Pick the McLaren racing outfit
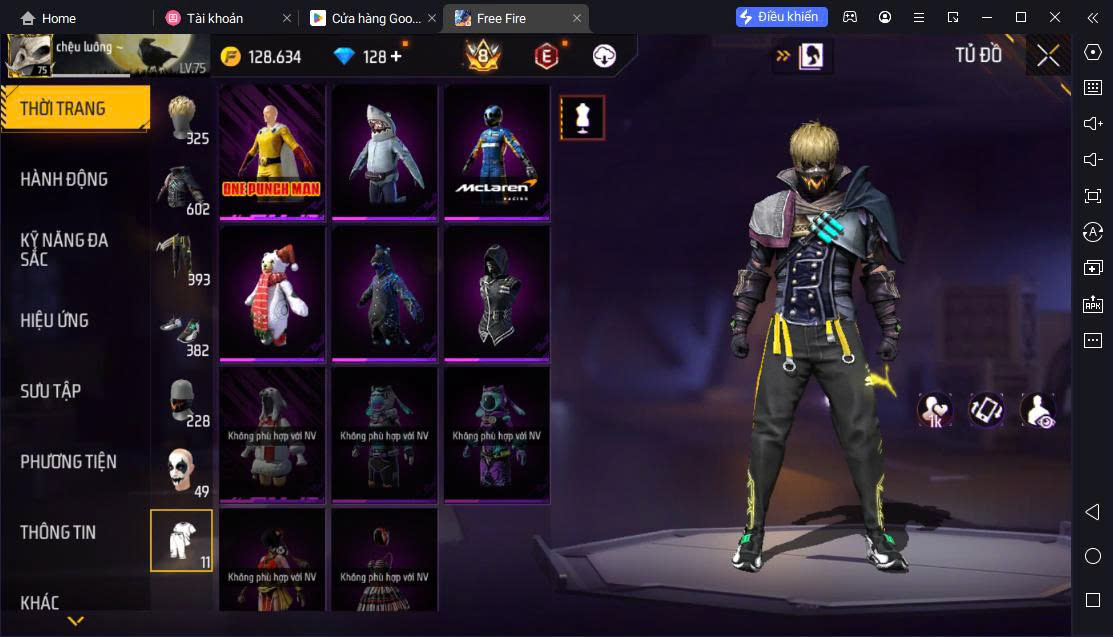1113x637 pixels. point(497,151)
